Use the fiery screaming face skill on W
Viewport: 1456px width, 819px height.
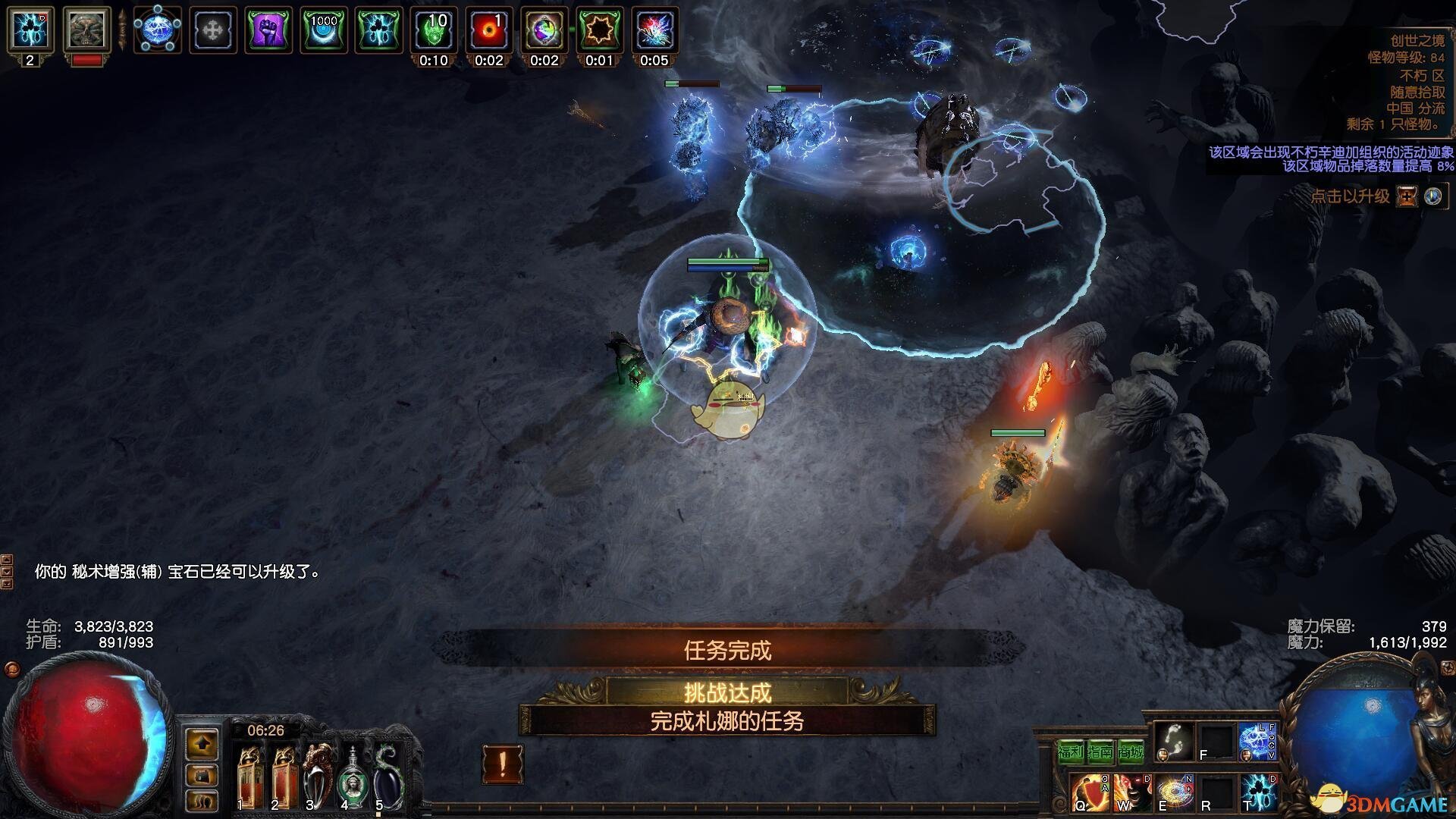pyautogui.click(x=1131, y=792)
